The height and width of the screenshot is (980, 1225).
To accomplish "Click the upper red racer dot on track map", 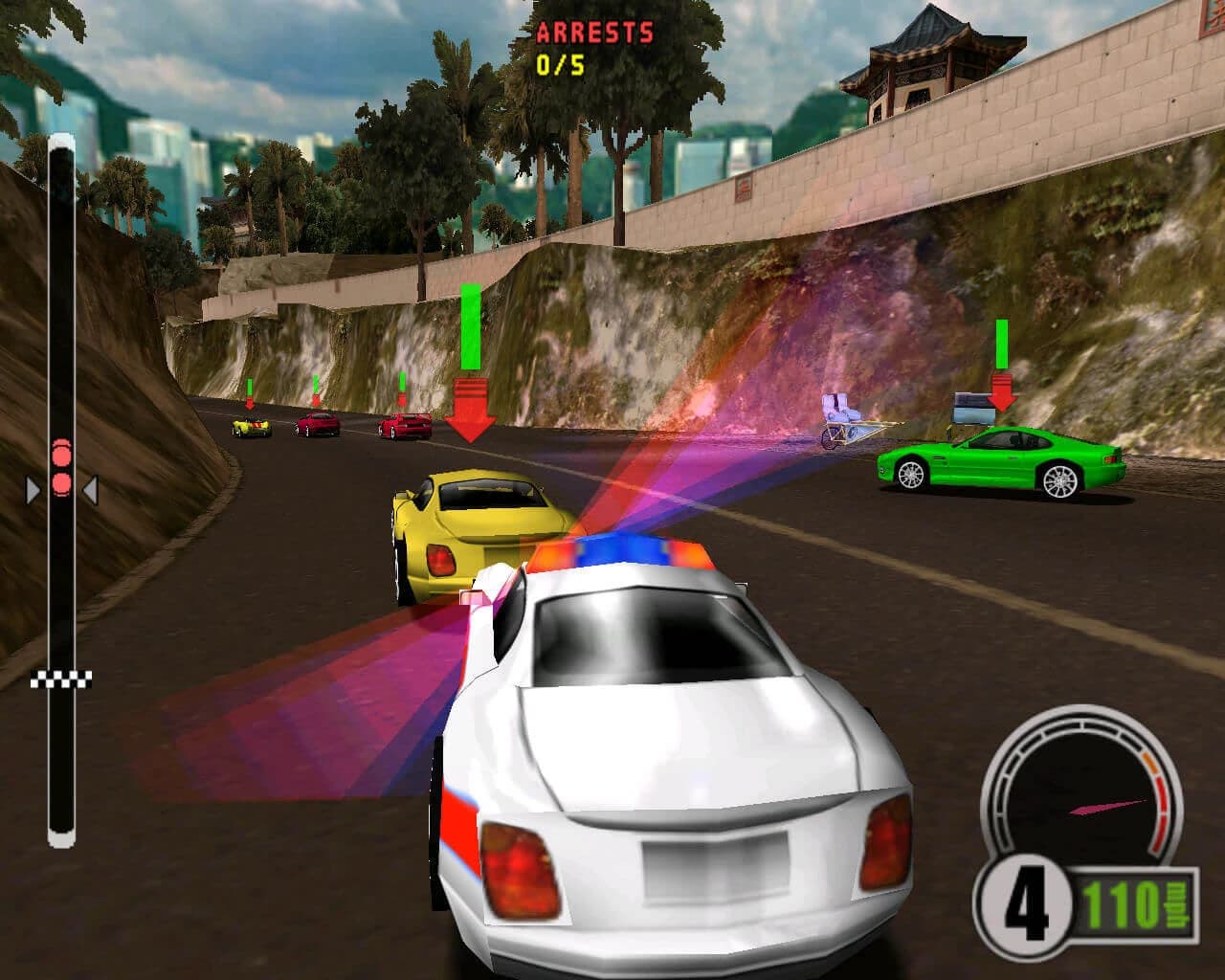I will point(62,455).
